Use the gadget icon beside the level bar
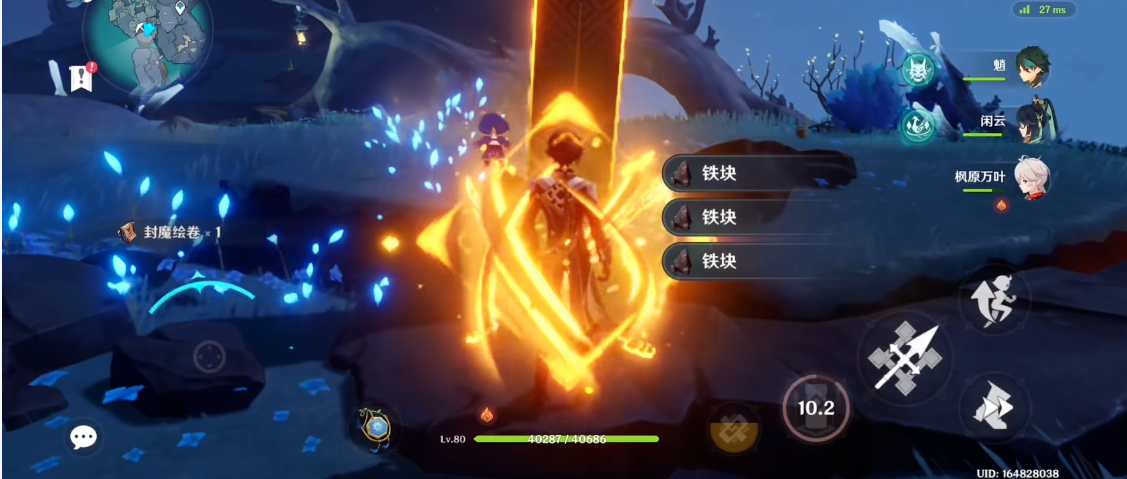Image resolution: width=1127 pixels, height=479 pixels. pos(376,427)
